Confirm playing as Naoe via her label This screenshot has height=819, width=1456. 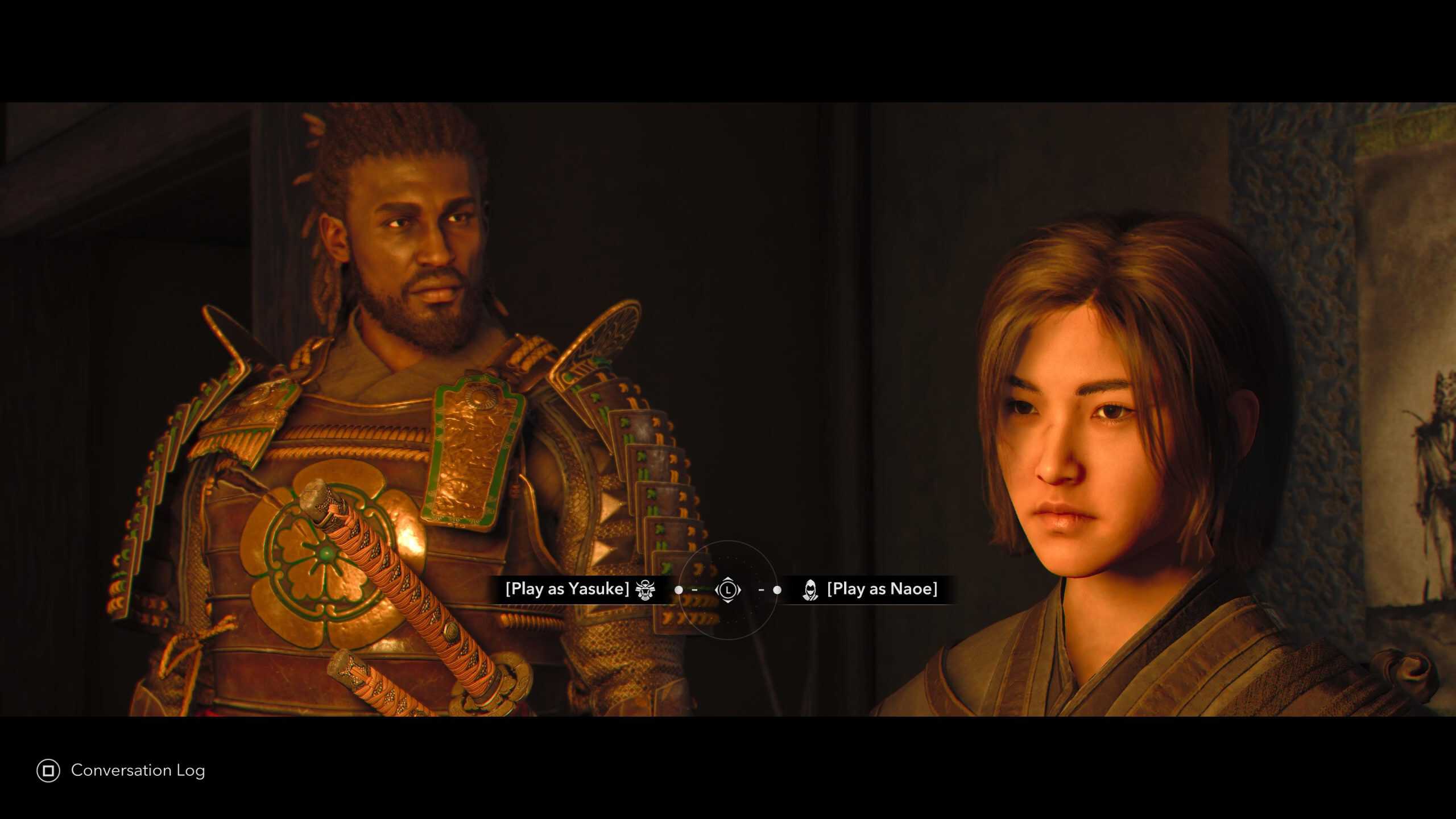point(883,590)
